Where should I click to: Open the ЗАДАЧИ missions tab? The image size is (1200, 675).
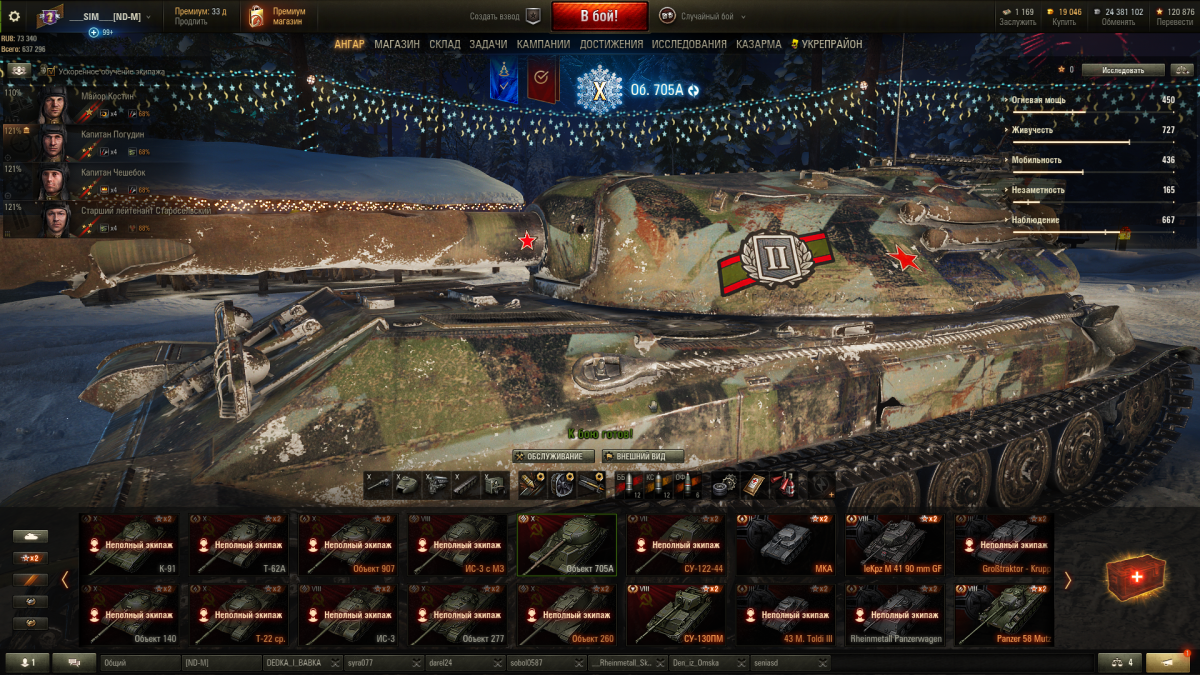point(488,44)
